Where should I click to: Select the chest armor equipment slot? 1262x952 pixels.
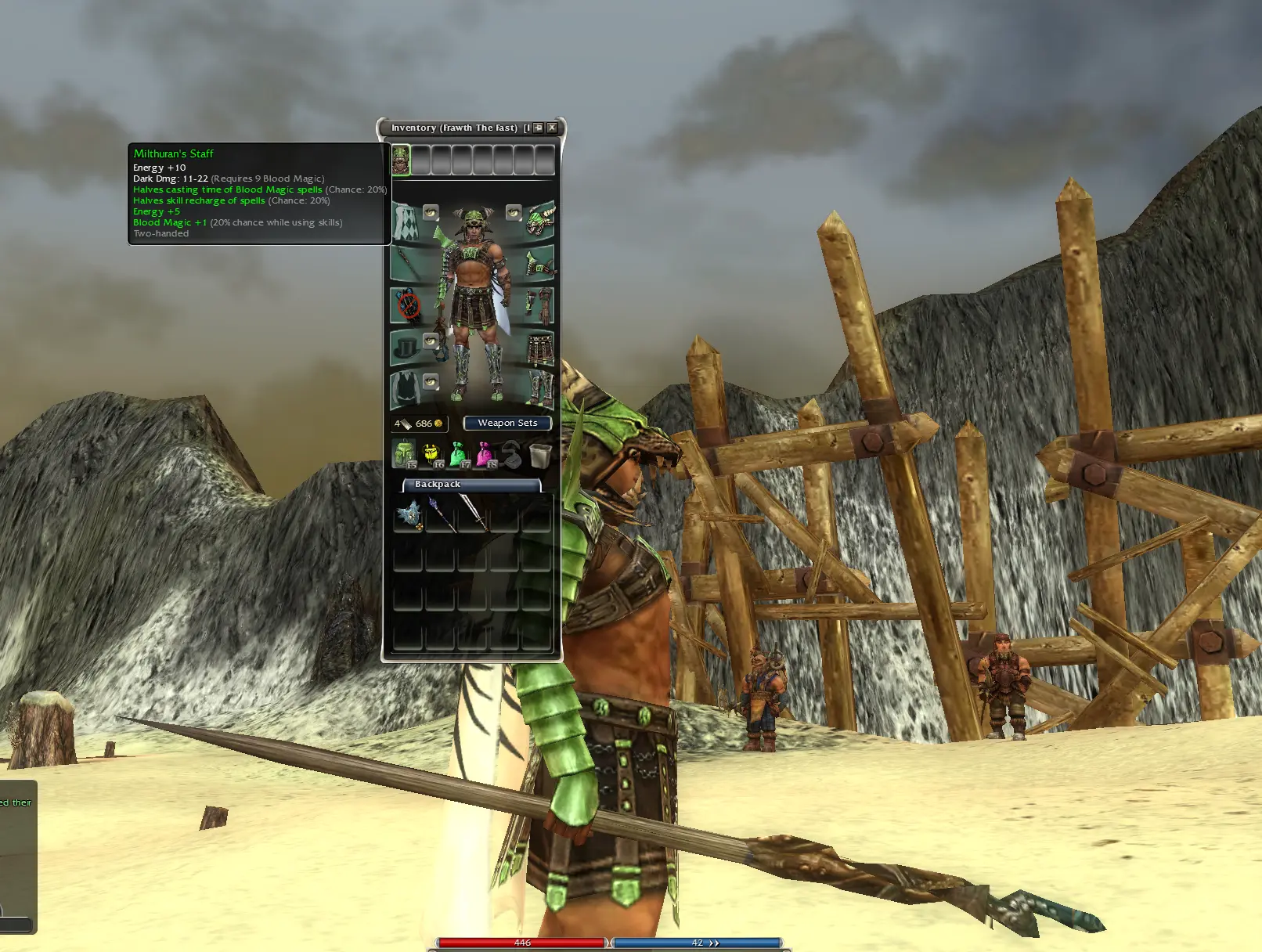[x=540, y=263]
